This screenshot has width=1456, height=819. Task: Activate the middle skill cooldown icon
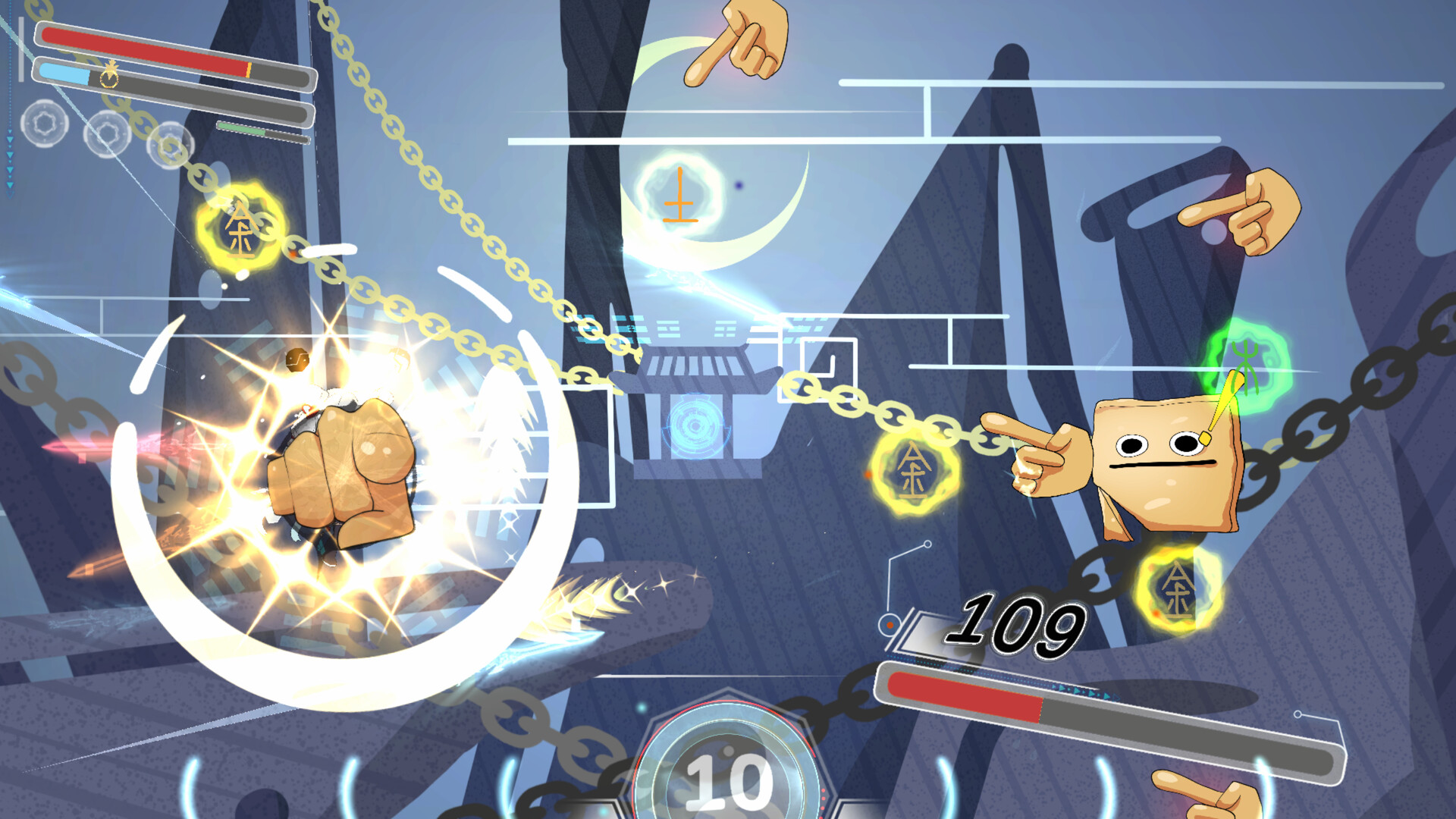click(x=108, y=134)
